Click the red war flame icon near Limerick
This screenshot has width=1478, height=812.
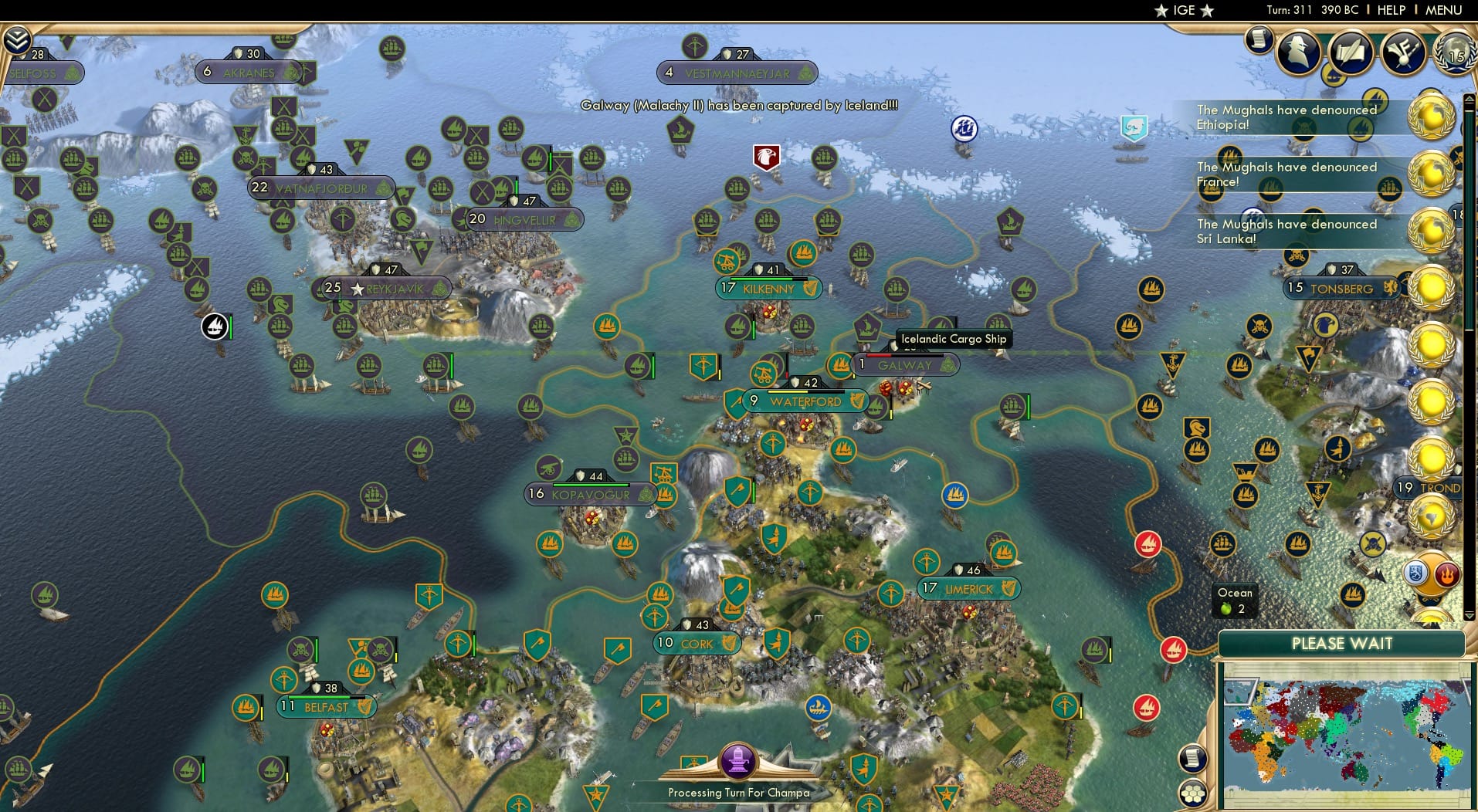[1150, 543]
